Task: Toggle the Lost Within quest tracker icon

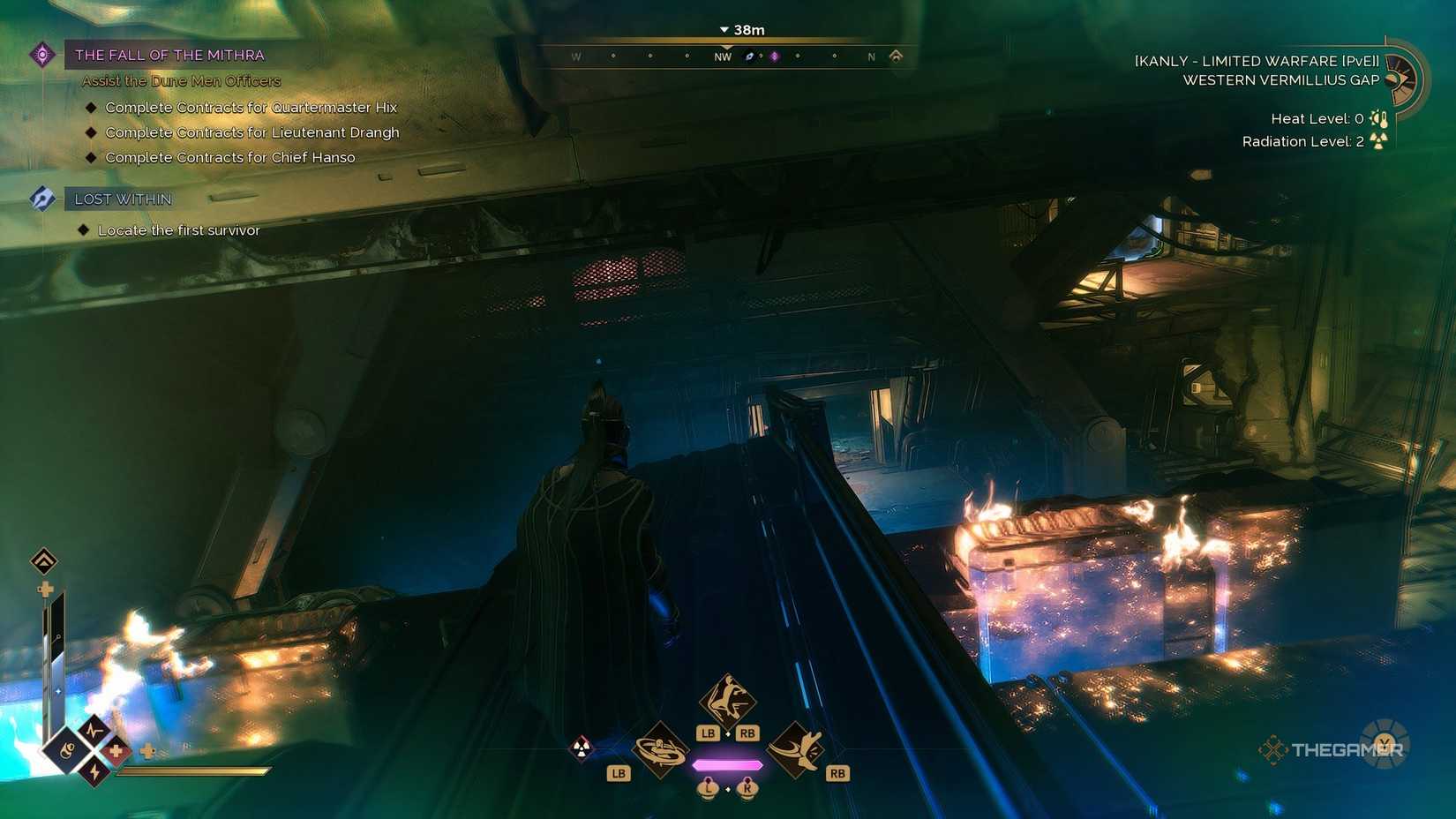Action: (x=41, y=198)
